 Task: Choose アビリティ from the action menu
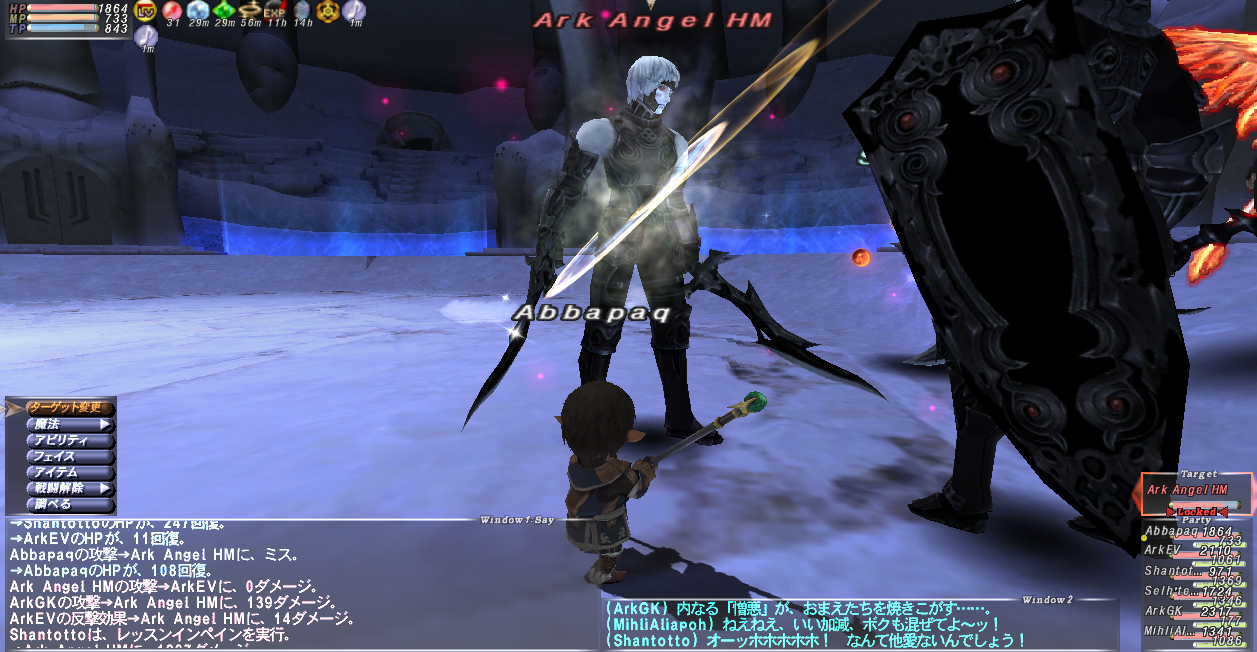coord(68,440)
